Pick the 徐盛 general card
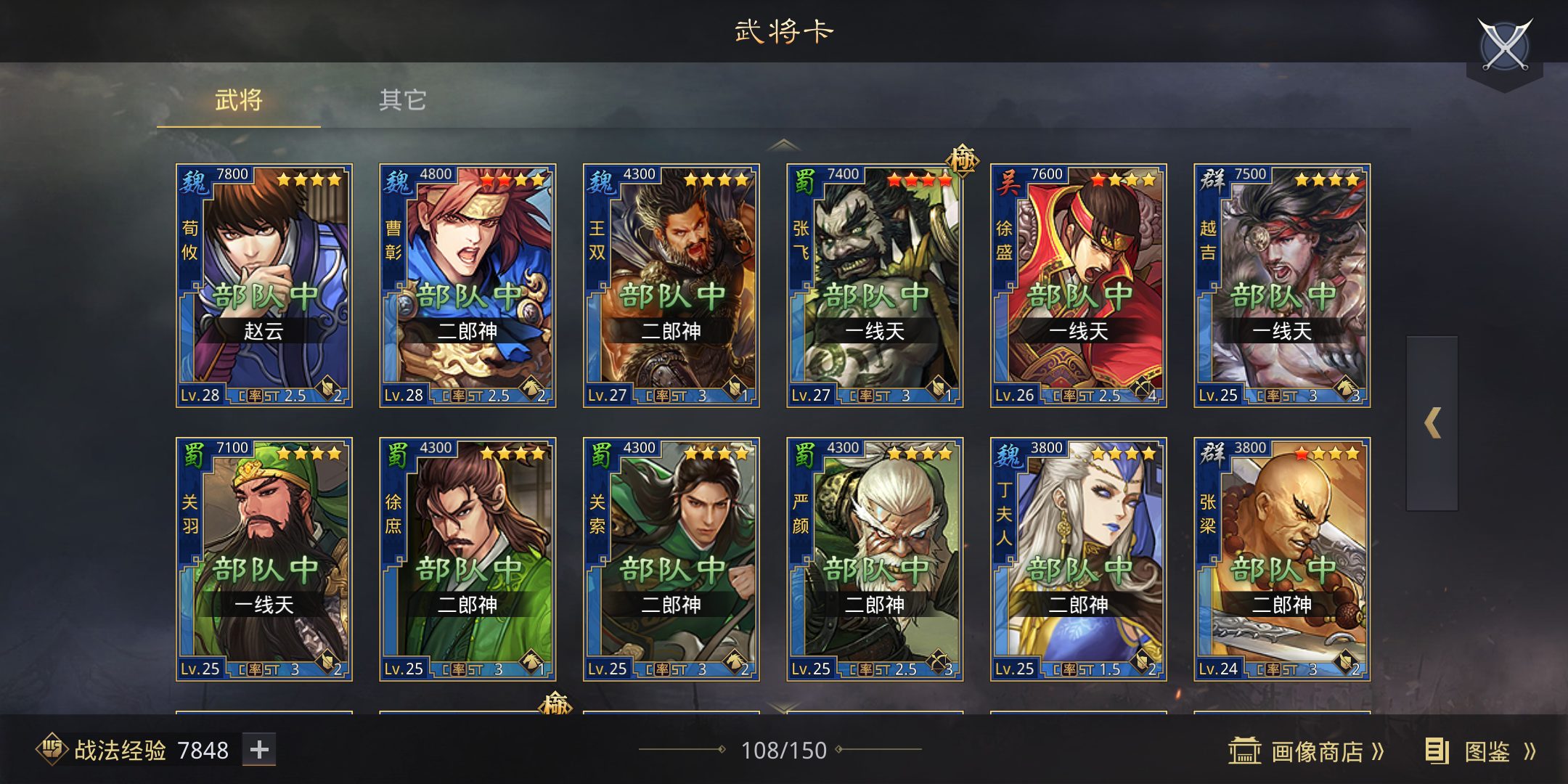The image size is (1568, 784). pos(1079,285)
